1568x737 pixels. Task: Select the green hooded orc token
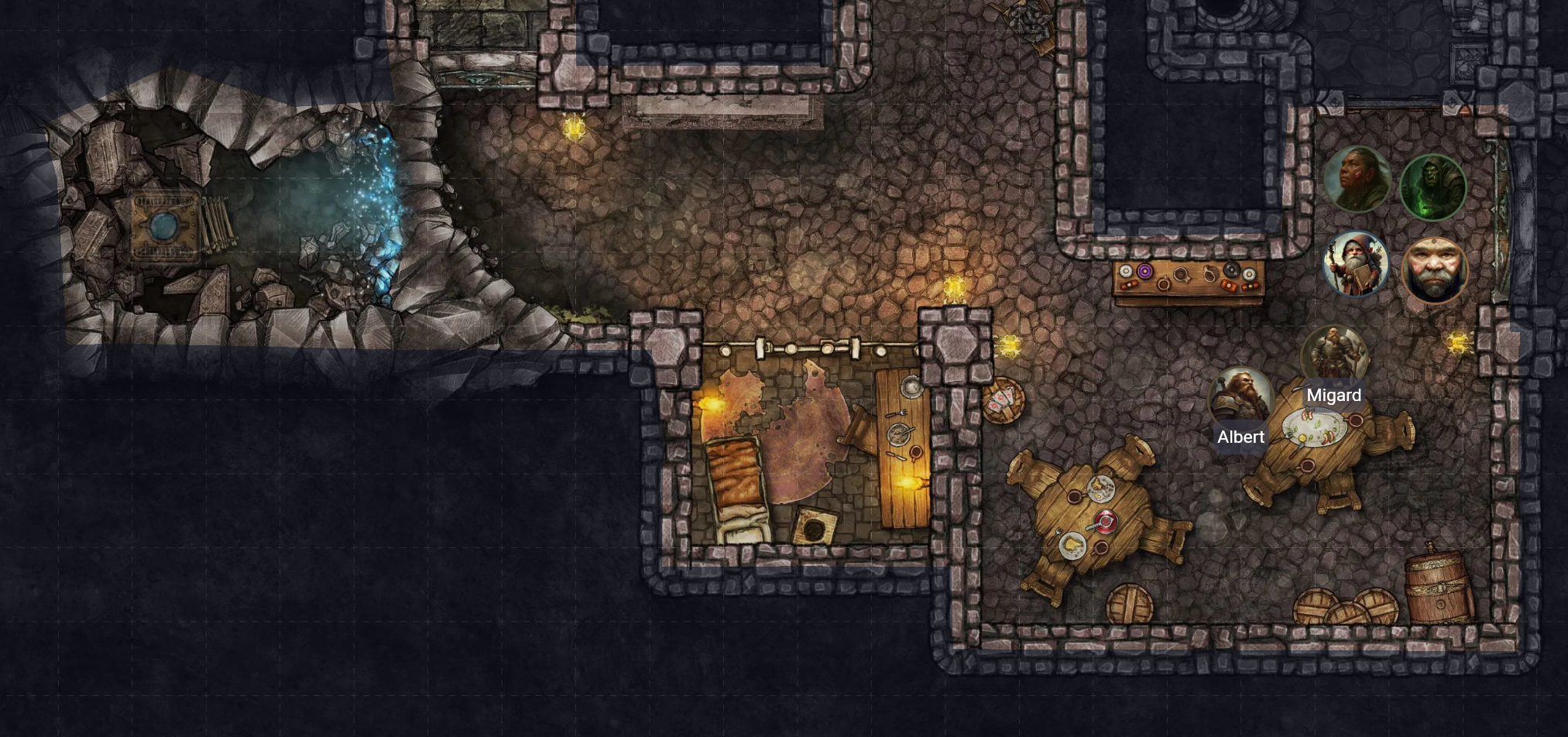pyautogui.click(x=1432, y=187)
